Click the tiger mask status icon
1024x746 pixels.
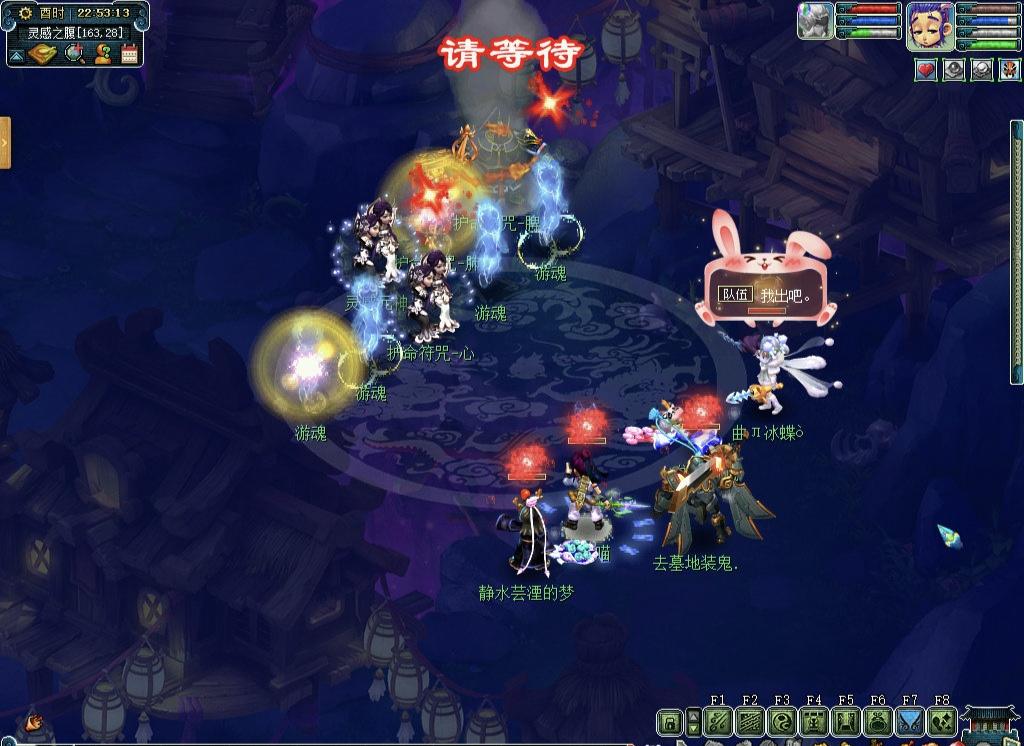1009,70
